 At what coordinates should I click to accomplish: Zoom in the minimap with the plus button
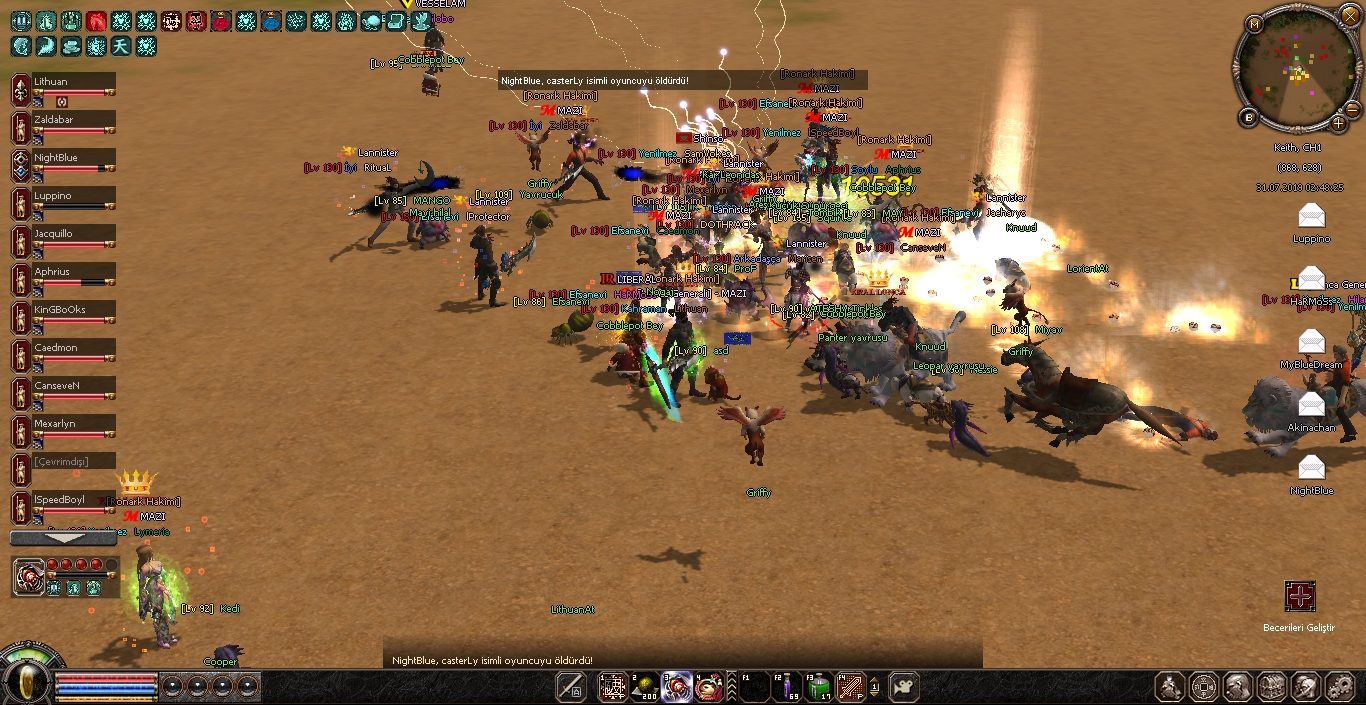pos(1339,124)
